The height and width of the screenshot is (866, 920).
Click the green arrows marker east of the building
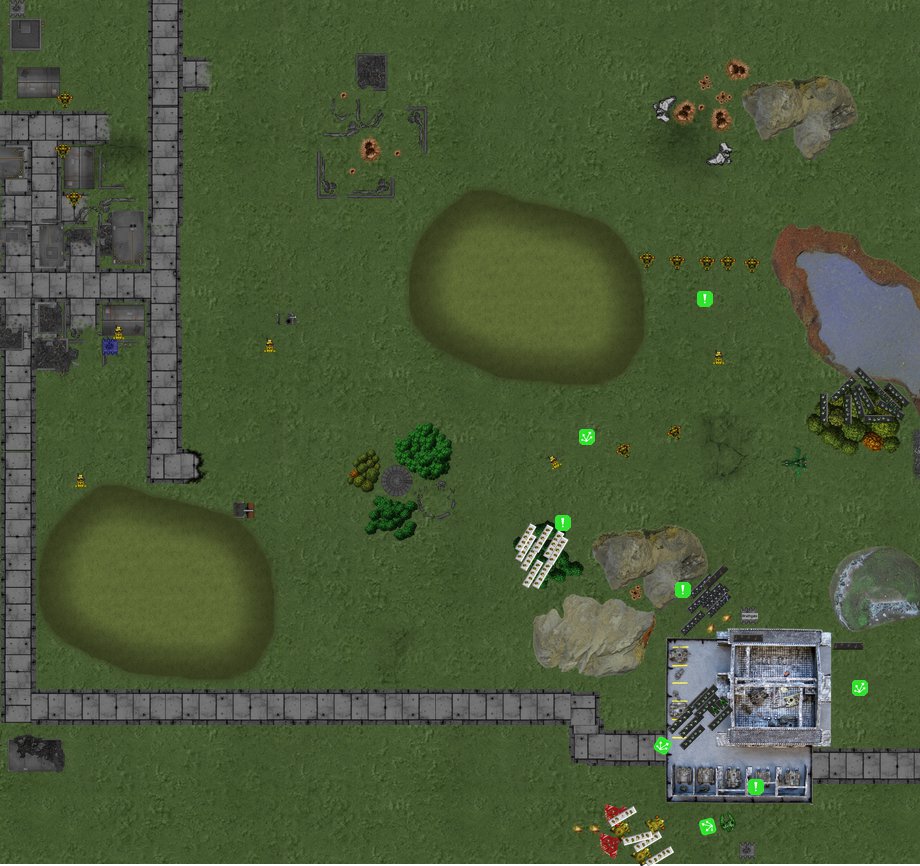(x=859, y=688)
